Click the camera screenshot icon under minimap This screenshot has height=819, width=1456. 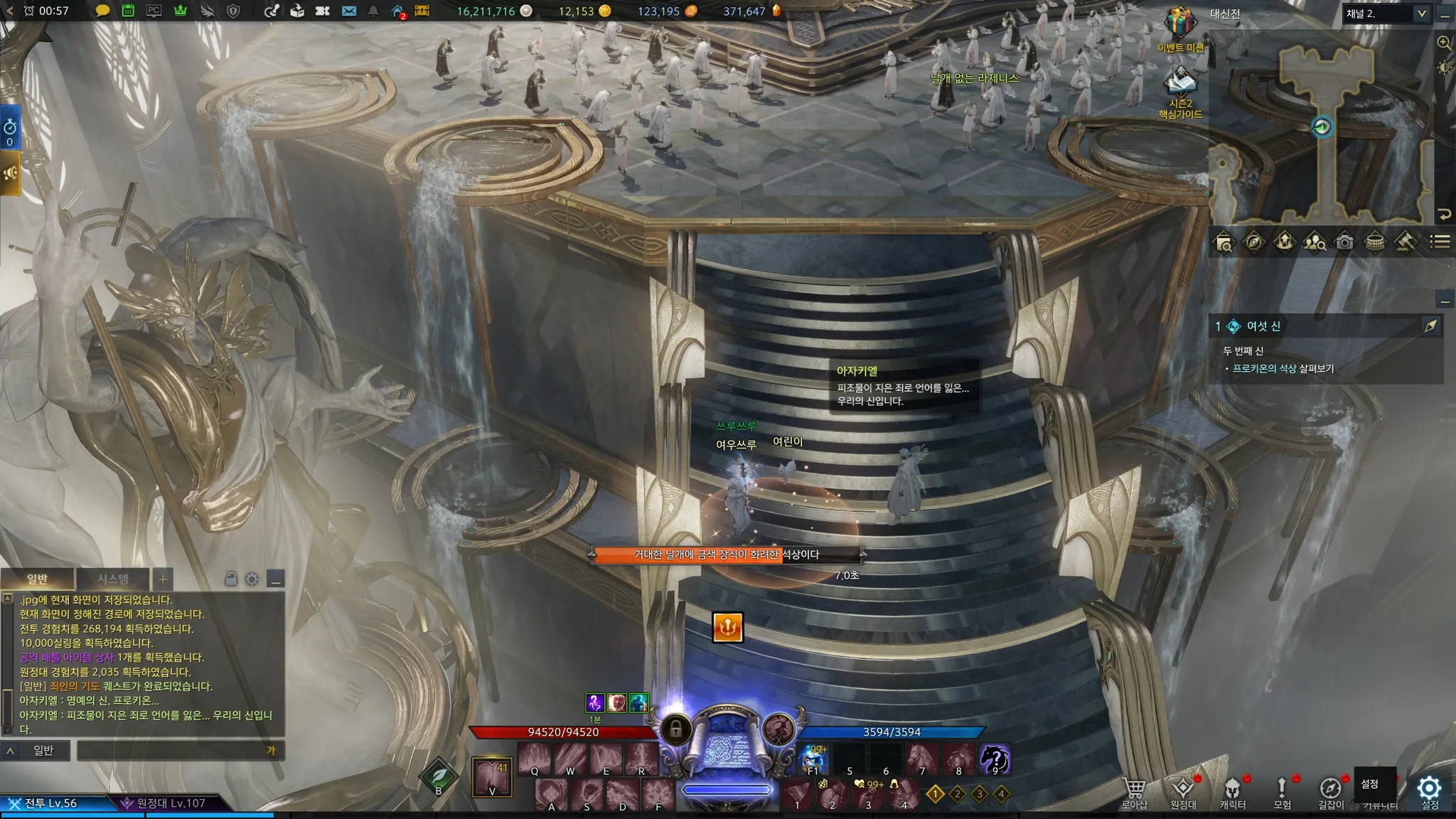(1344, 242)
